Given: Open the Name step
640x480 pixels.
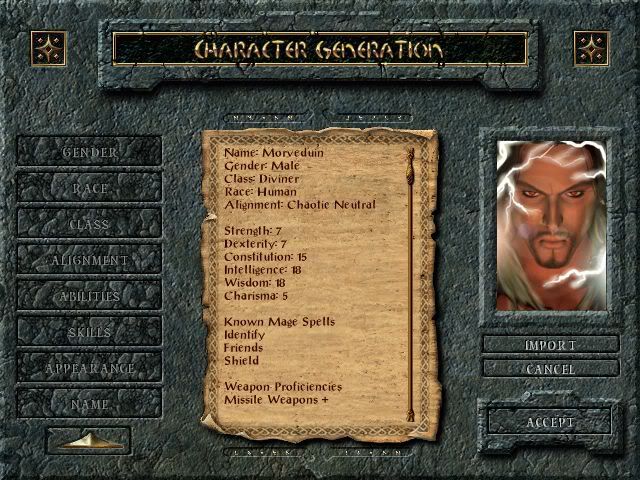Looking at the screenshot, I should point(89,404).
